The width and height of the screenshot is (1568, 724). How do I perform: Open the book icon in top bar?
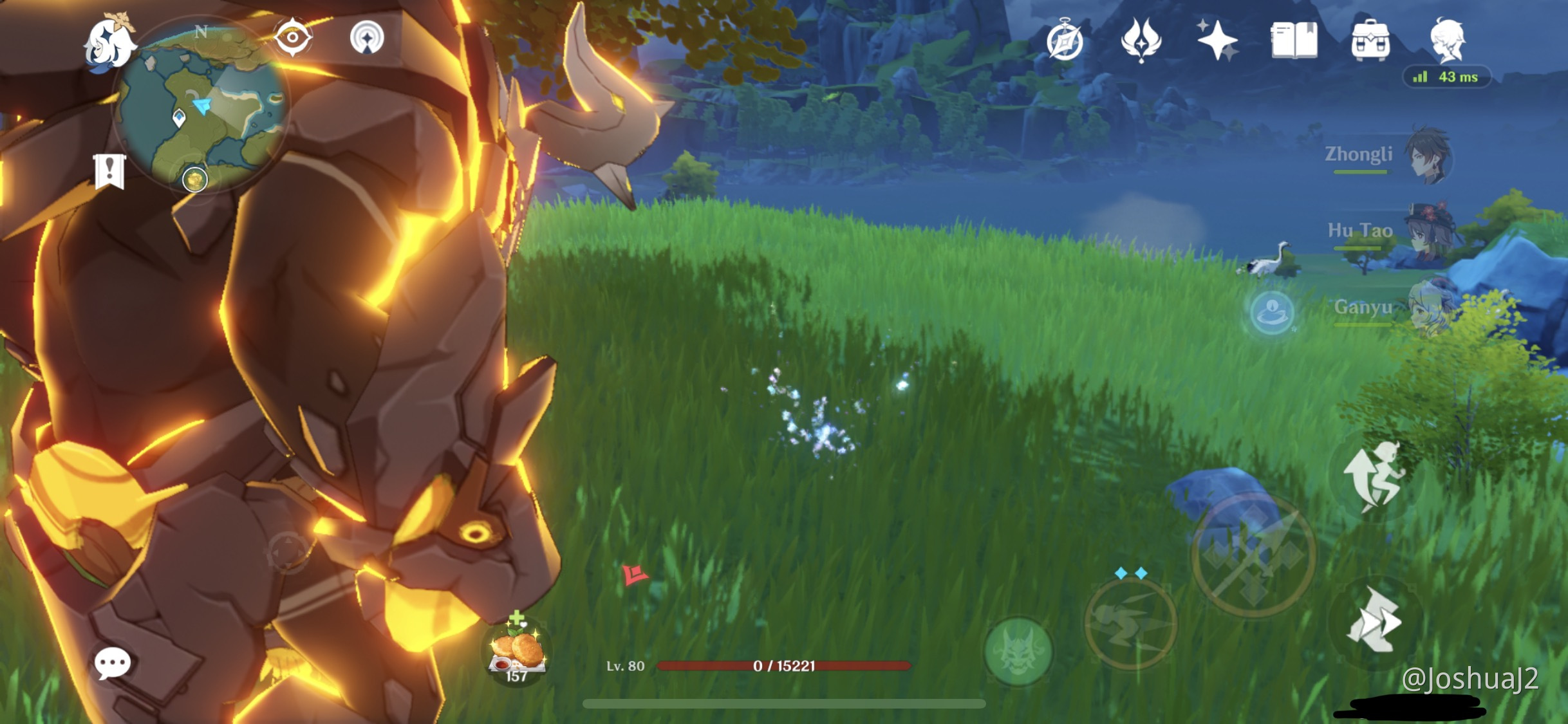[1294, 40]
